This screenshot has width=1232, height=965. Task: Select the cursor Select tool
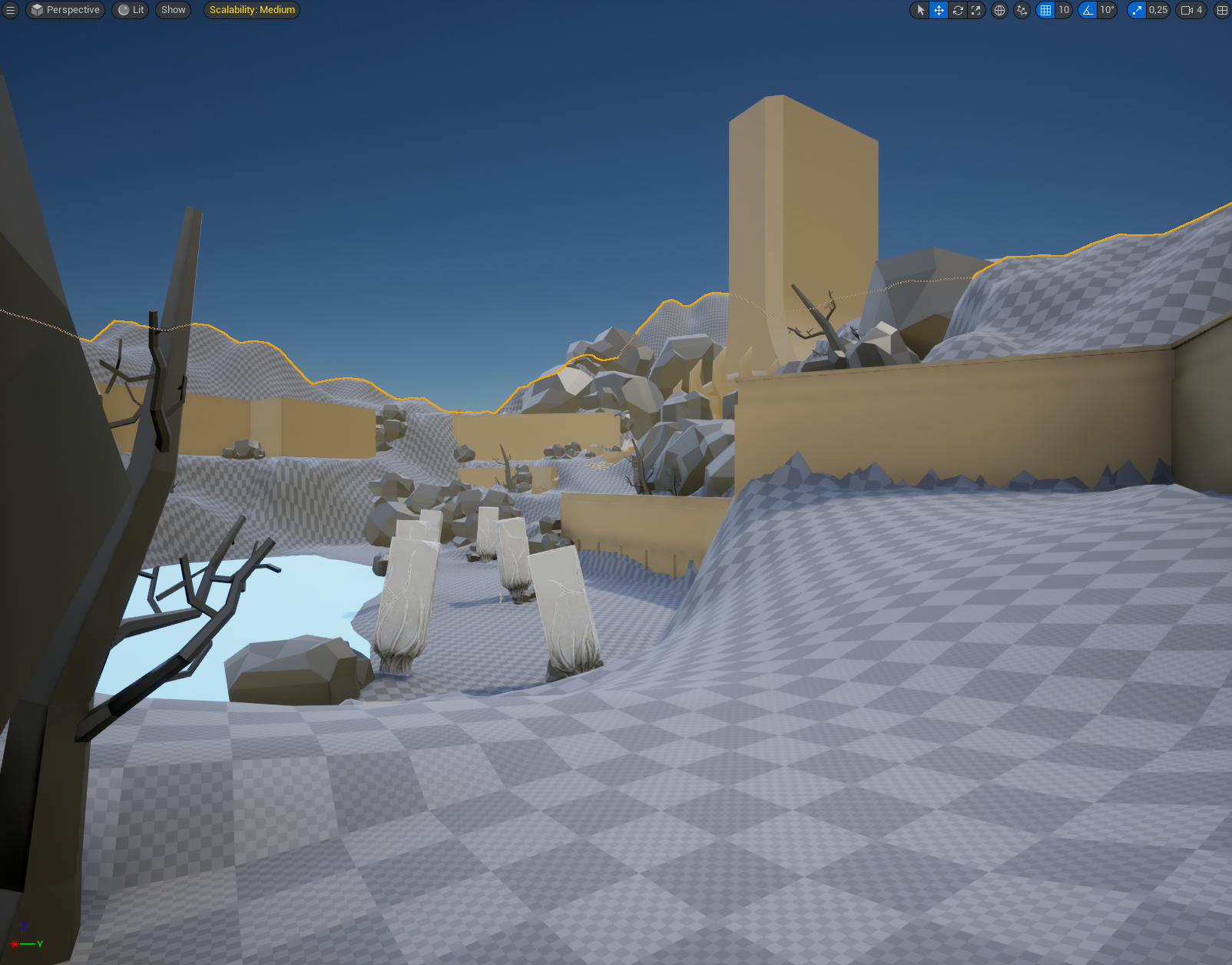(919, 10)
